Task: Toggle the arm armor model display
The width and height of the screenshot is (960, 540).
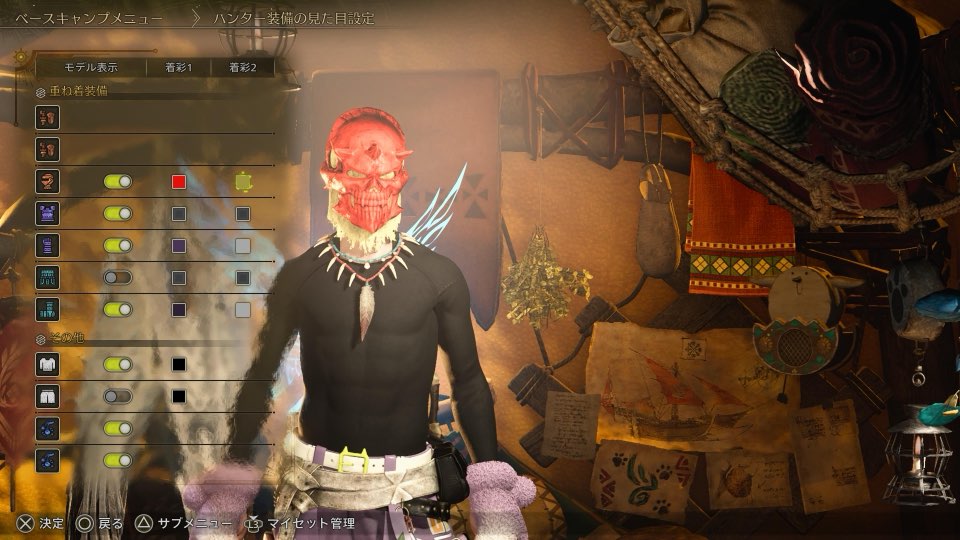Action: point(118,245)
